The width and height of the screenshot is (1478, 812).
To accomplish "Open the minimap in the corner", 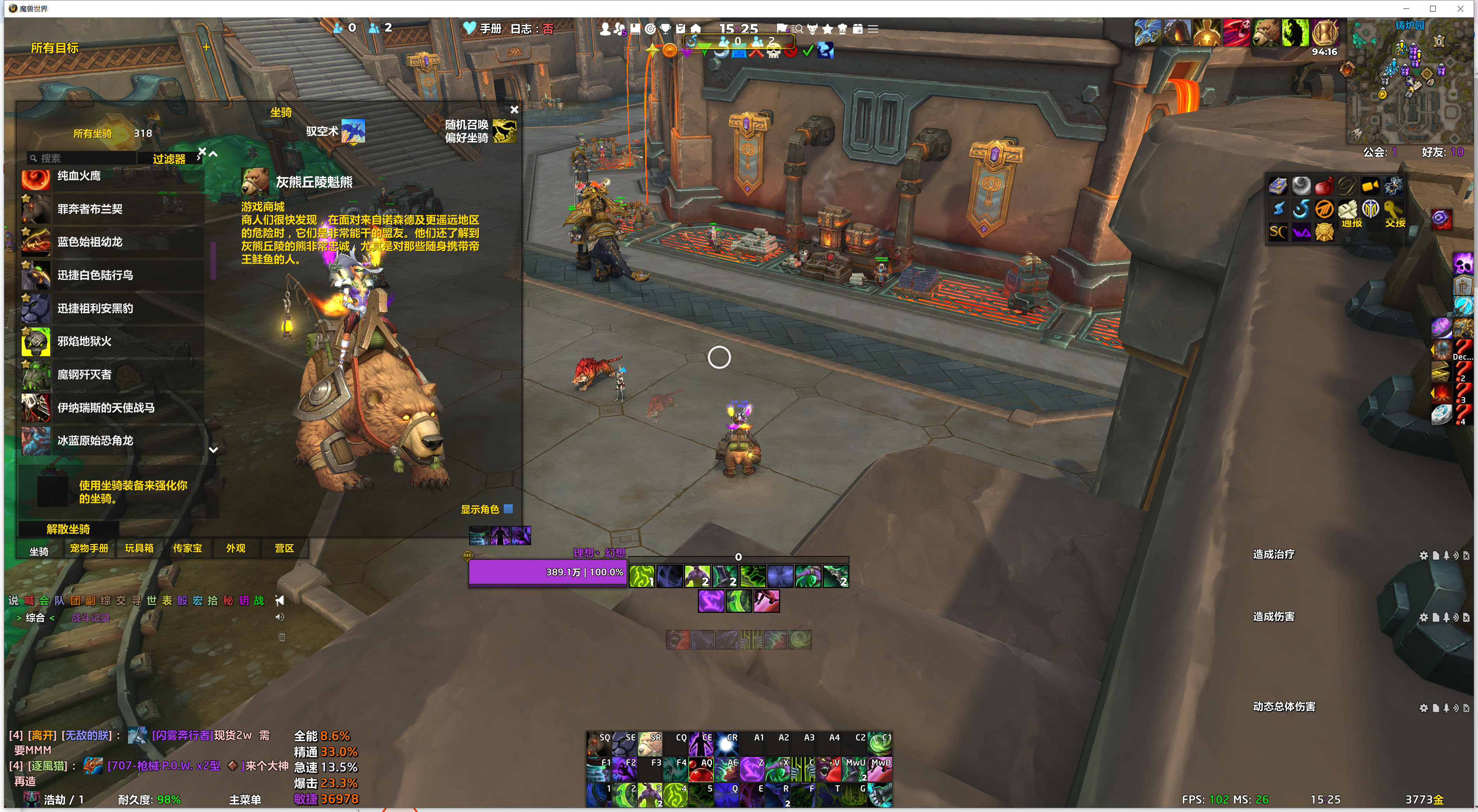I will click(1409, 83).
